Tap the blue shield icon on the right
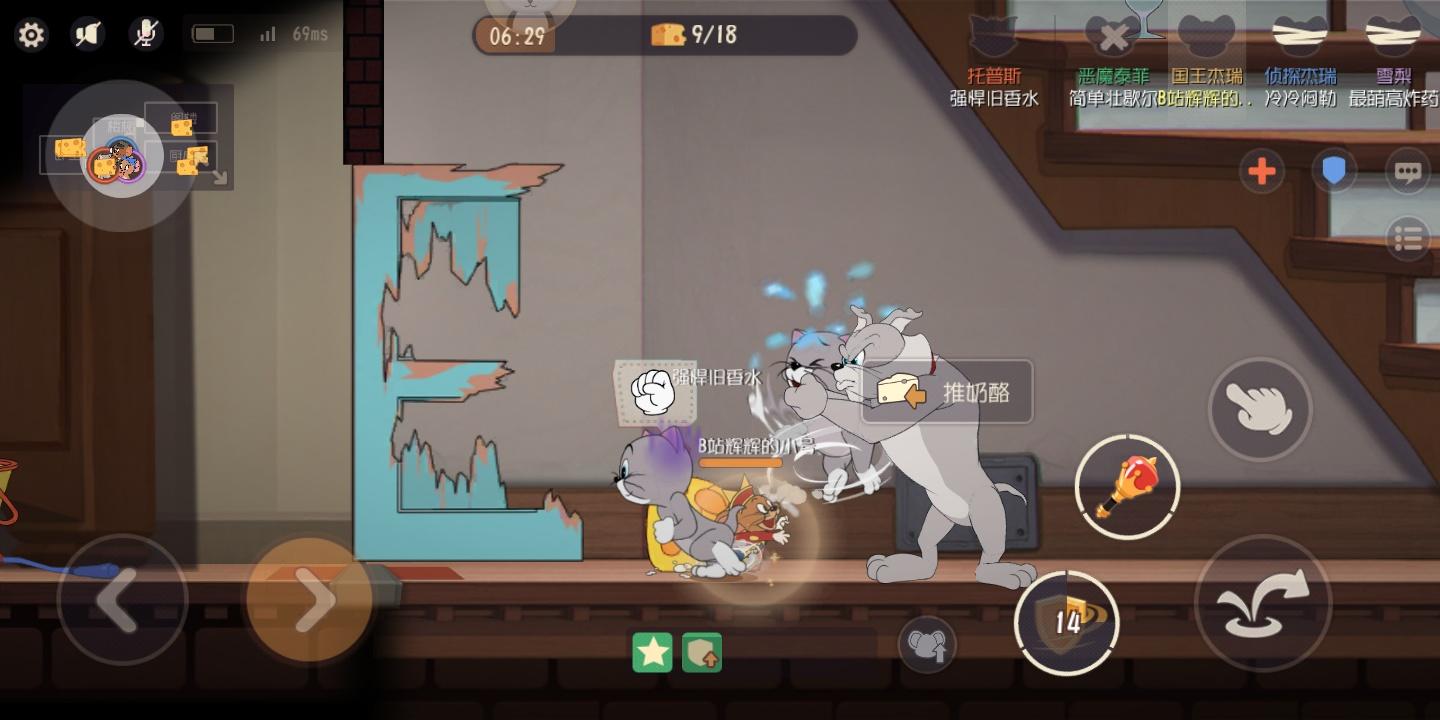This screenshot has width=1440, height=720. coord(1334,171)
